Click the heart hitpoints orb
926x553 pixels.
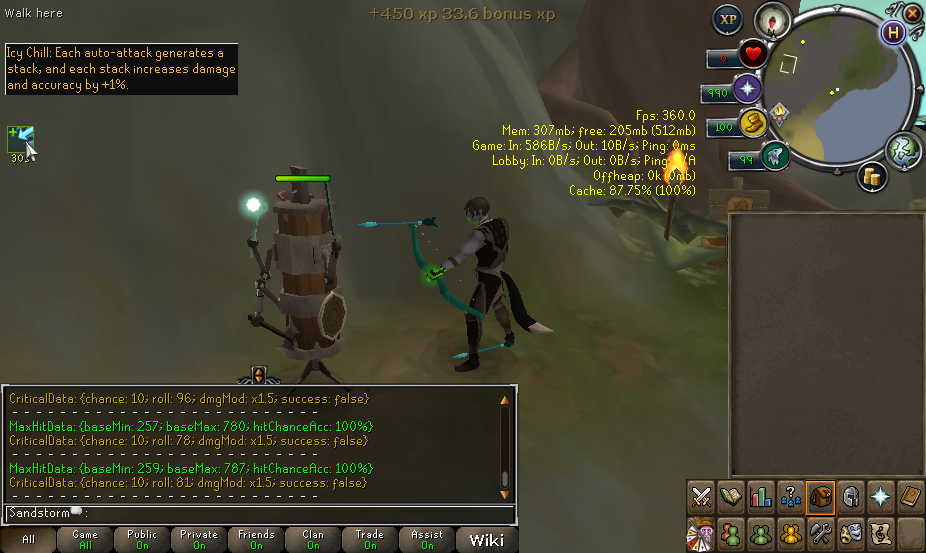[753, 54]
